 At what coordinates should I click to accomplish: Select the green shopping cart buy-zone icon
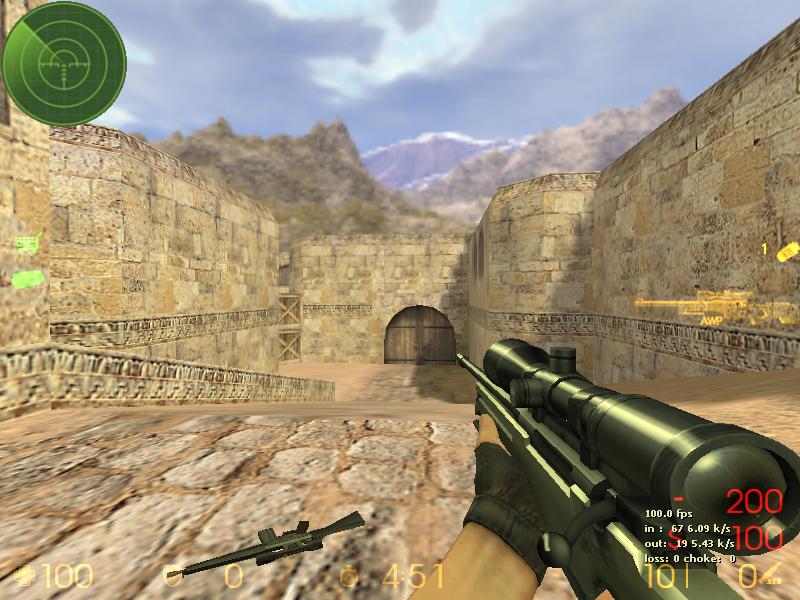click(30, 241)
